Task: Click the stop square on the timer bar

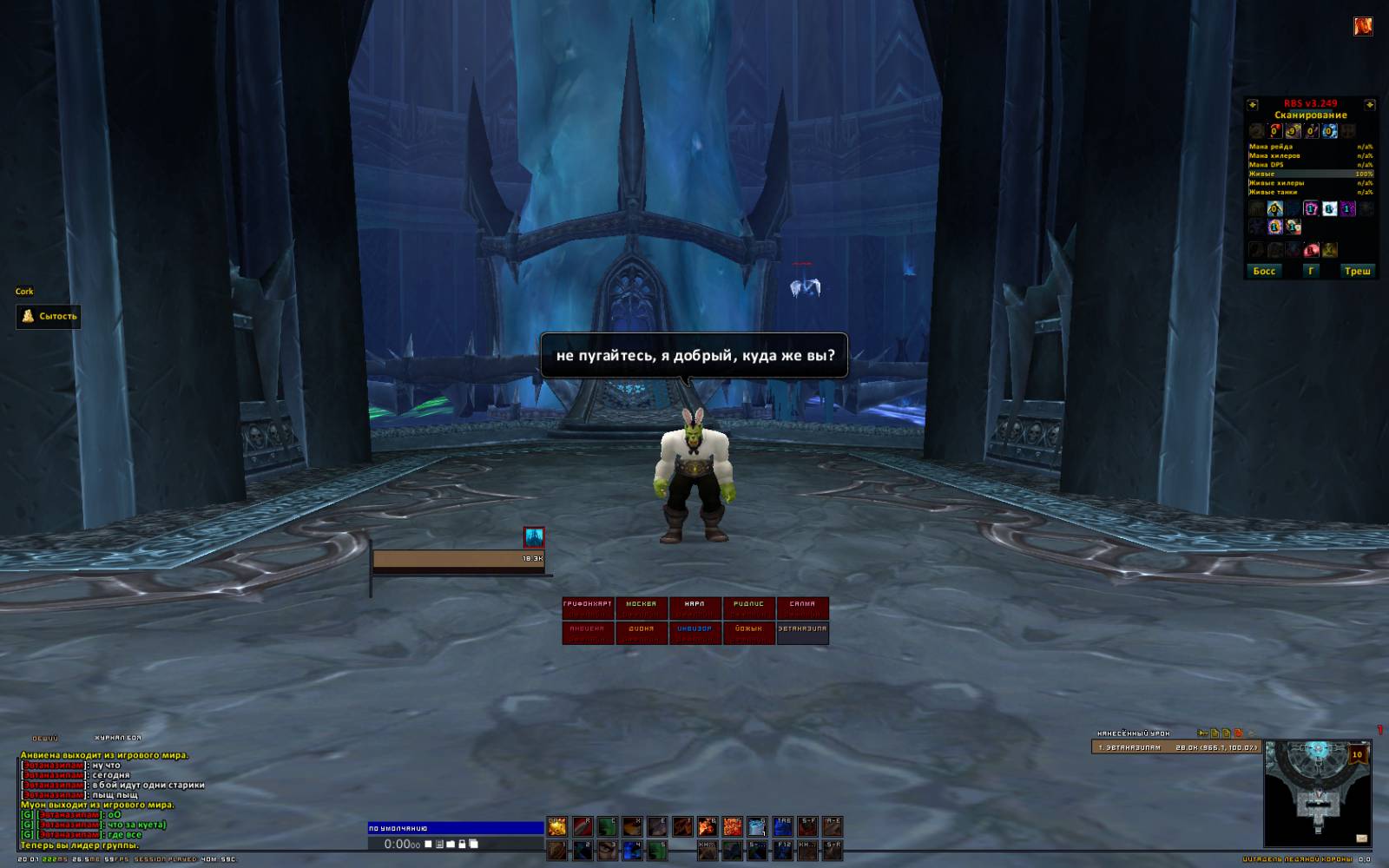Action: (428, 844)
